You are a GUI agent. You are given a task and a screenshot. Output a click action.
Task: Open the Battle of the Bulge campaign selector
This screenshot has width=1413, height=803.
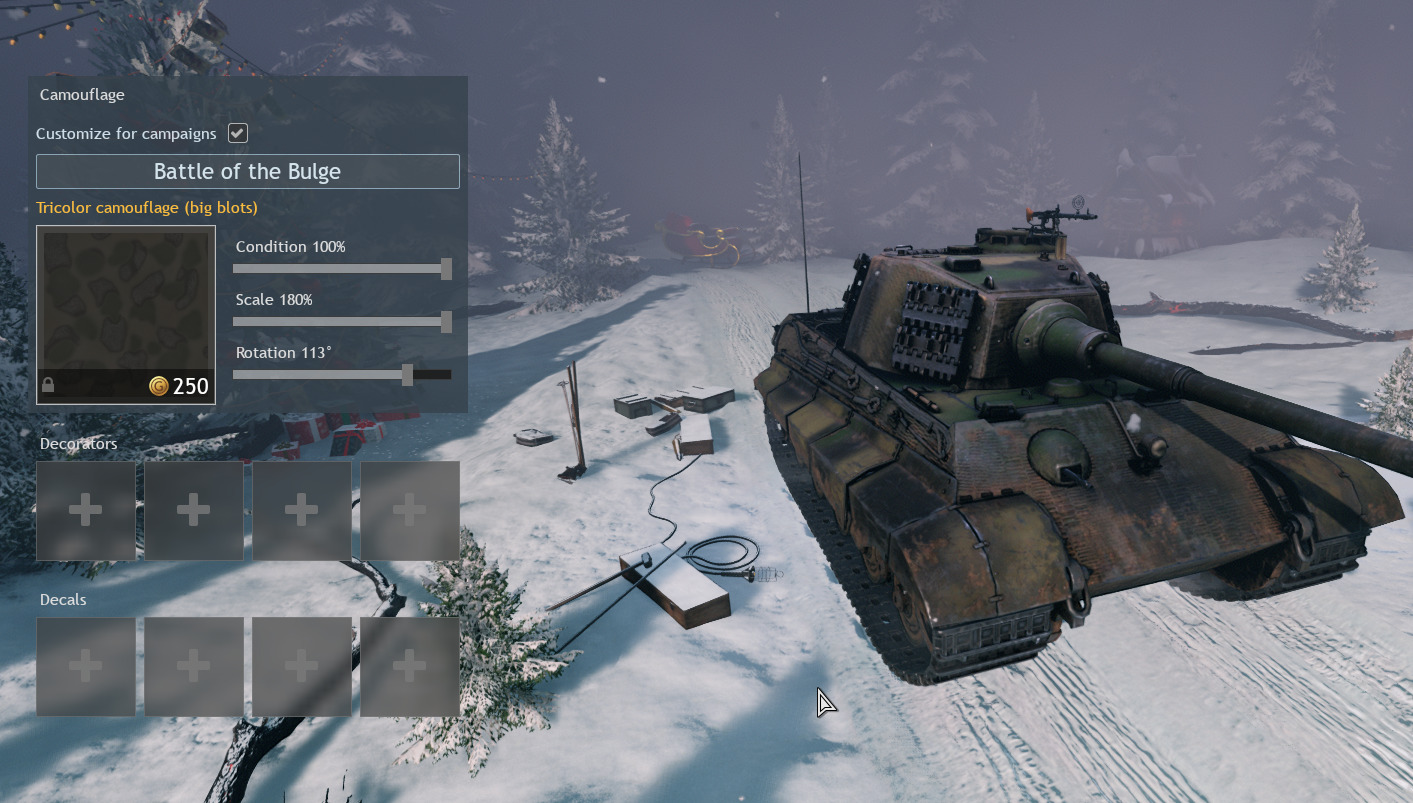tap(248, 171)
